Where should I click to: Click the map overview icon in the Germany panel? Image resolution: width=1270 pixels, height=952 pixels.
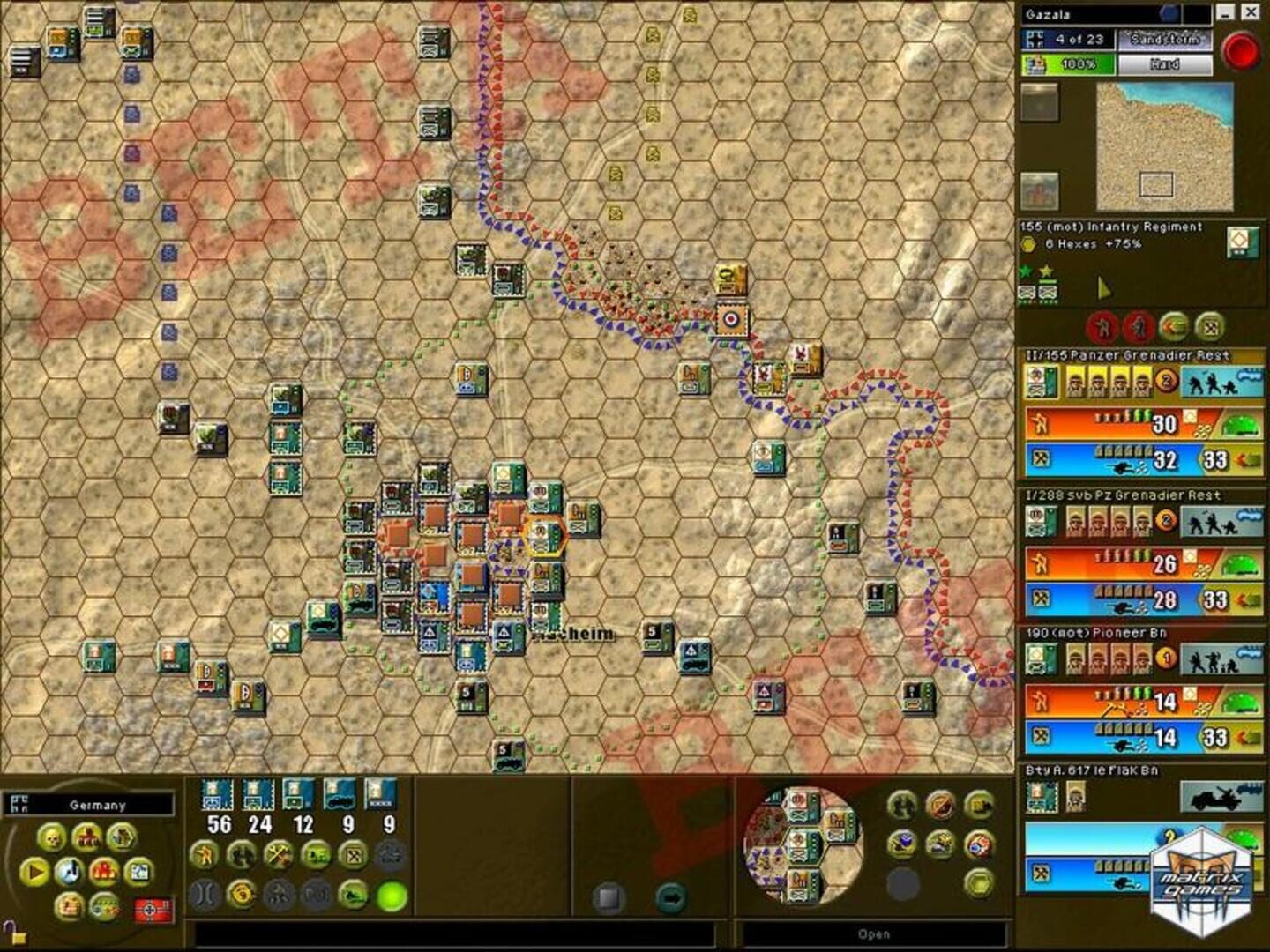click(139, 872)
